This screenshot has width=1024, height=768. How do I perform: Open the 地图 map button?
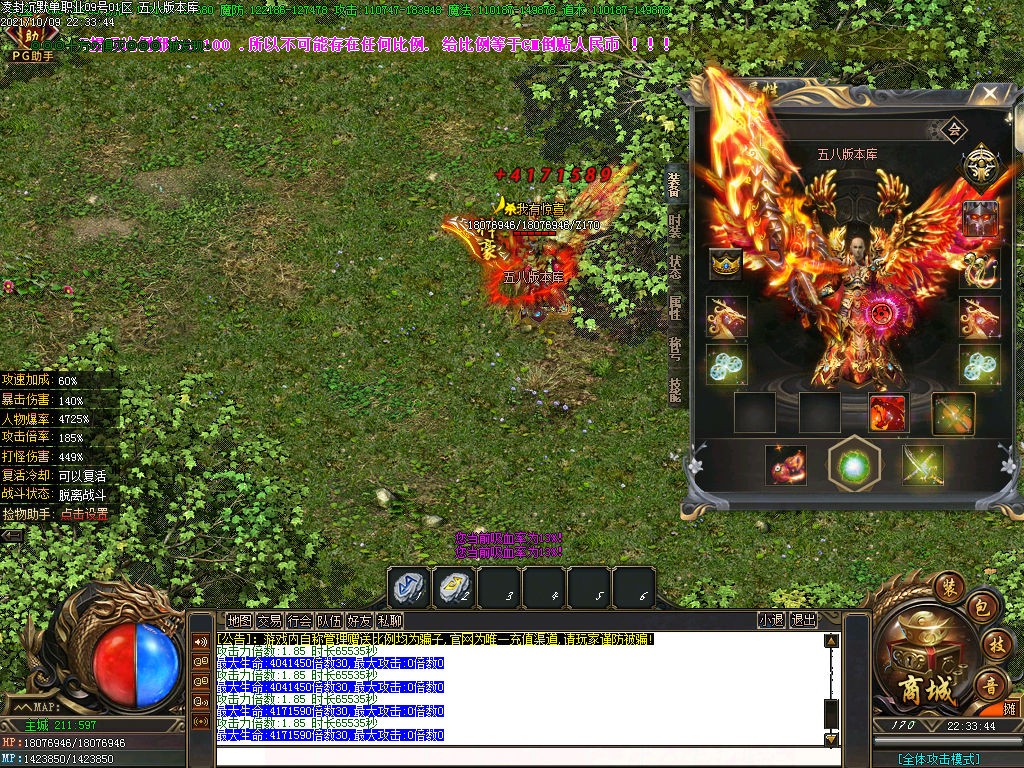(x=239, y=621)
